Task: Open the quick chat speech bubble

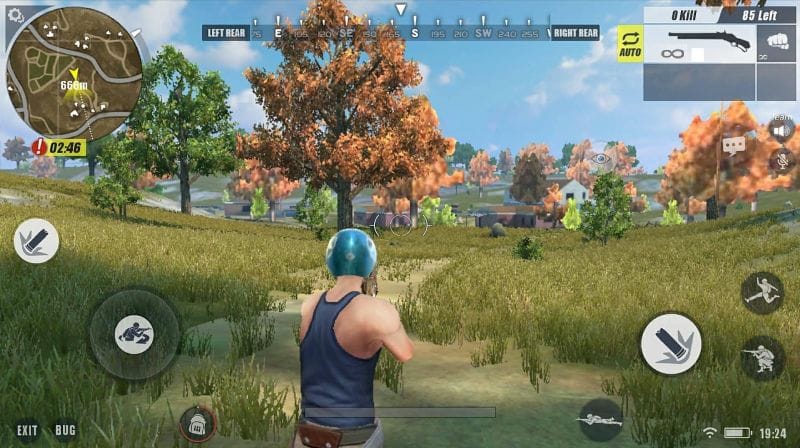Action: (735, 146)
